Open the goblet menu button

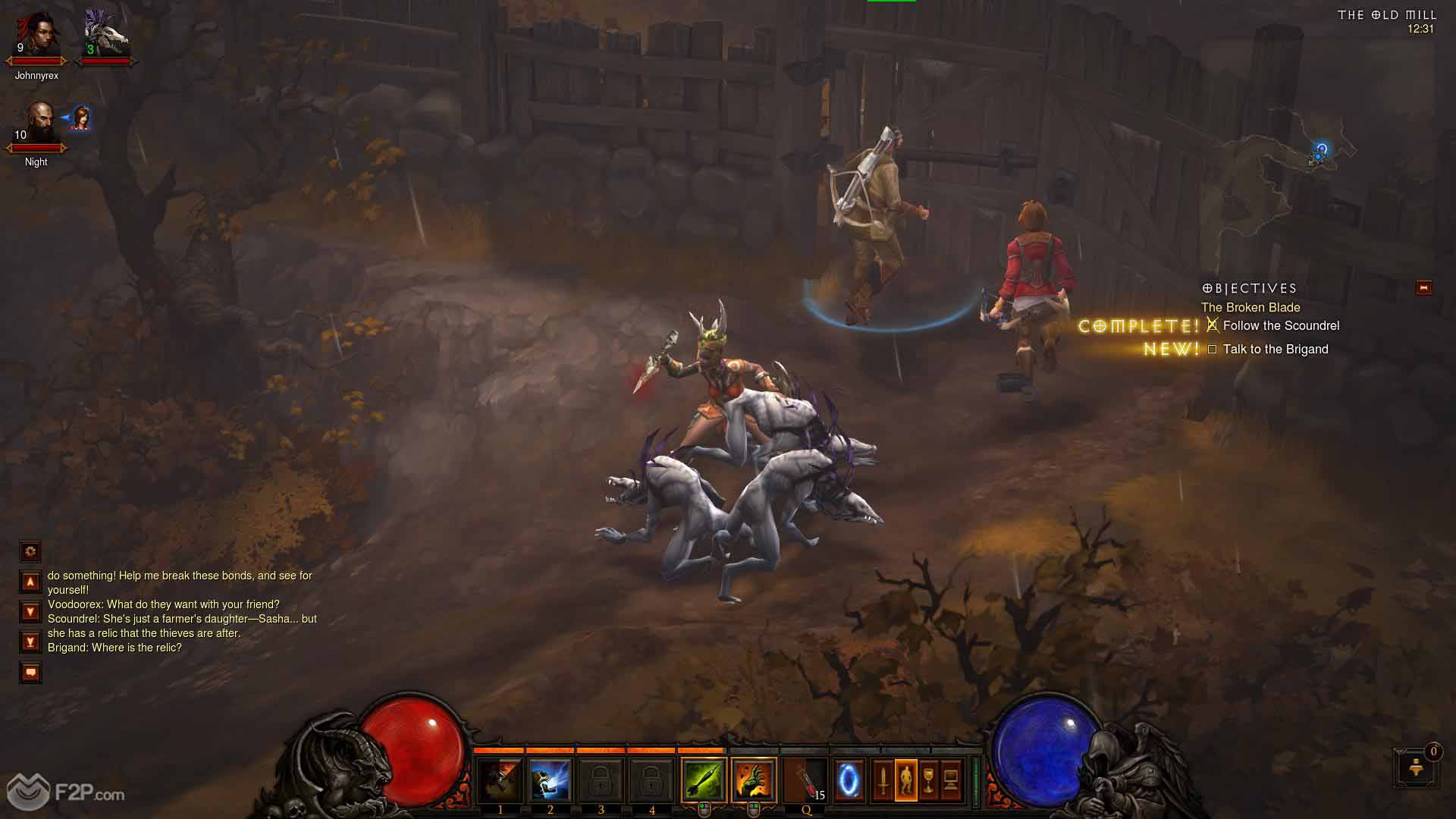tap(928, 780)
